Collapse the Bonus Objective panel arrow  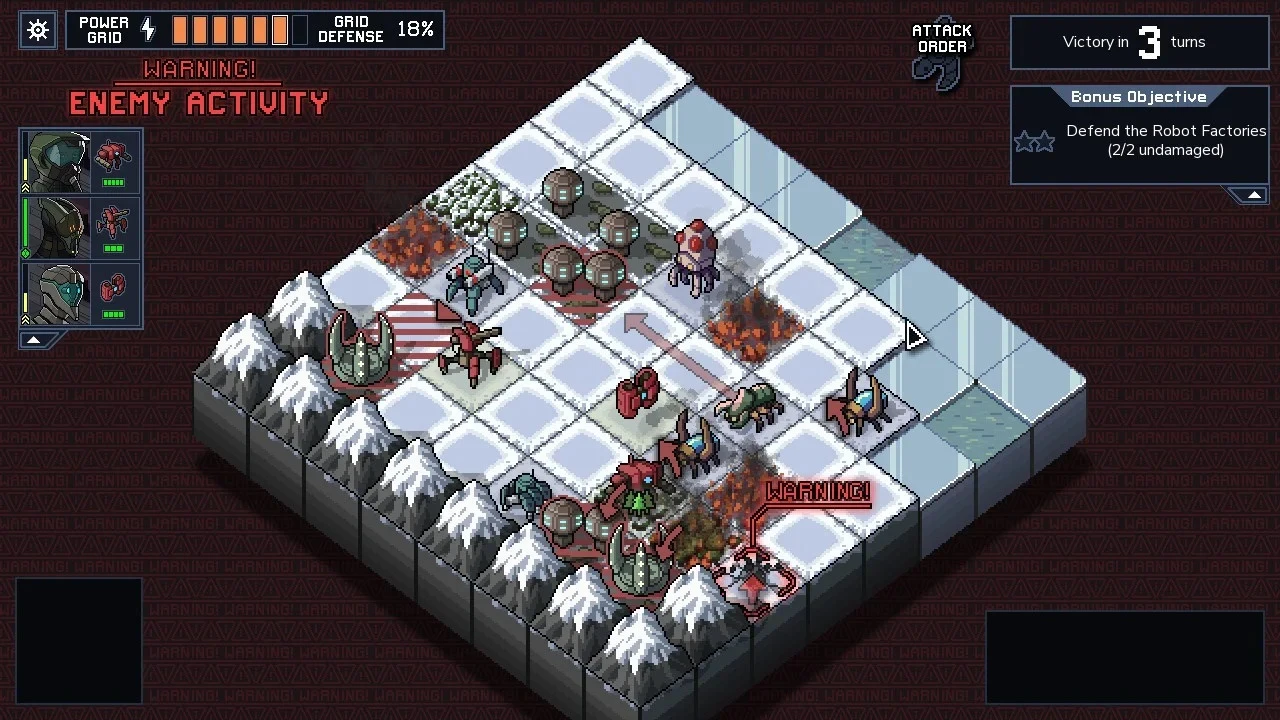click(x=1254, y=195)
